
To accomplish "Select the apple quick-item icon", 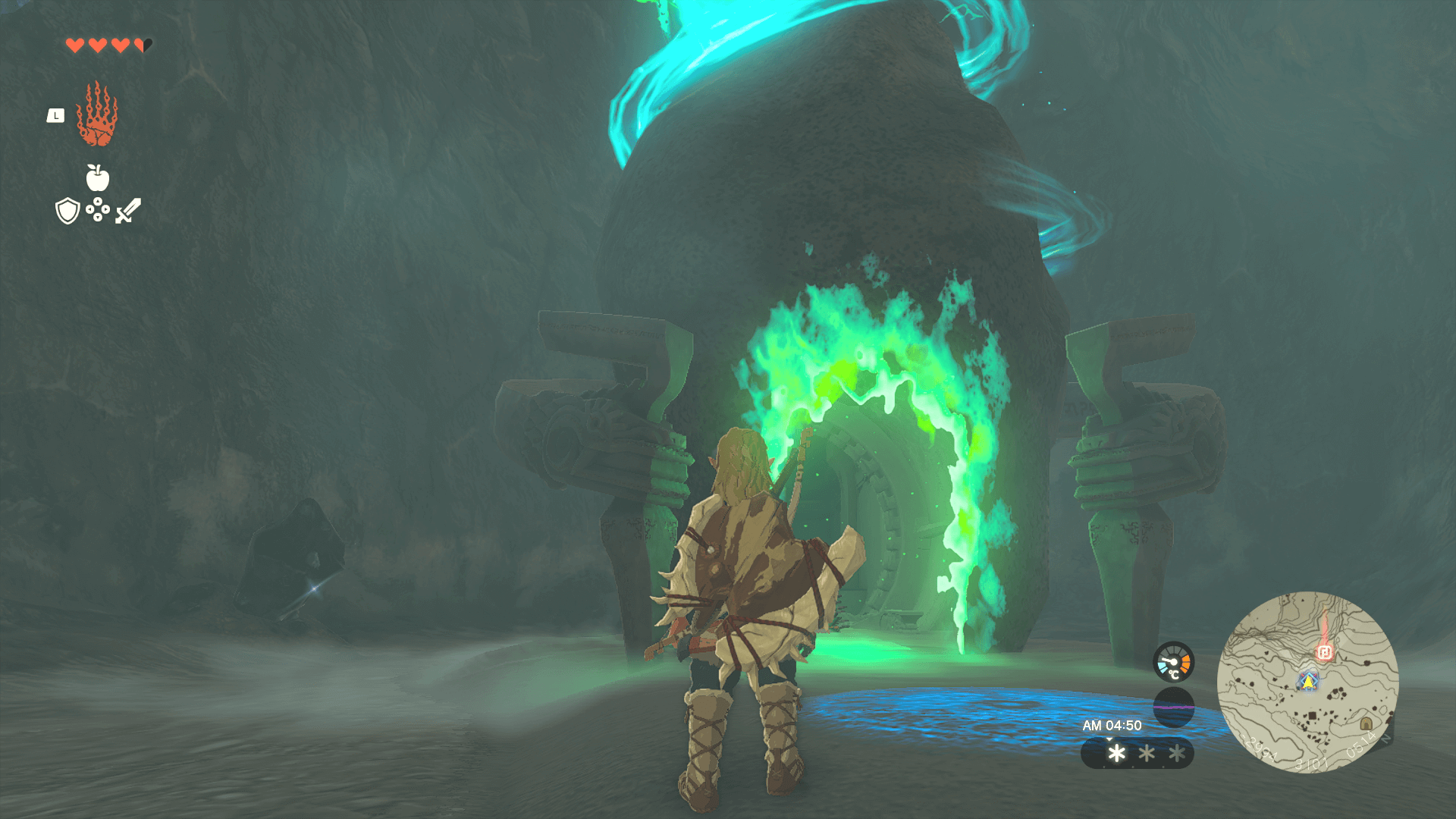I will click(98, 178).
